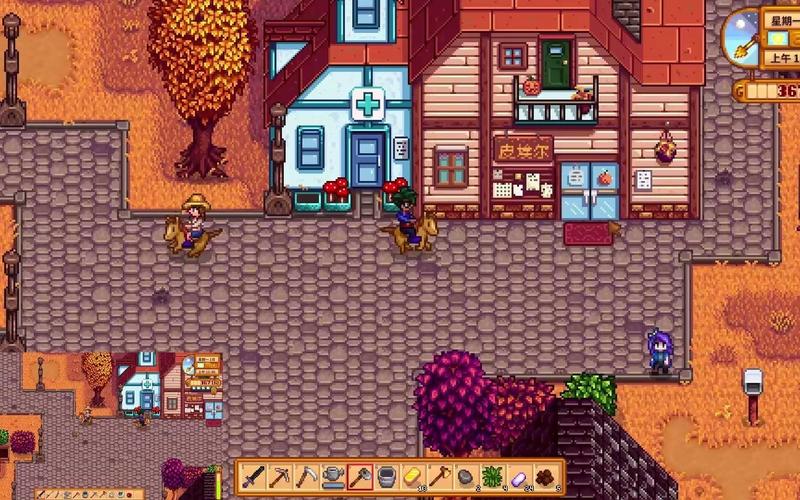Pick the purple crystal stack
The height and width of the screenshot is (500, 800).
click(520, 477)
